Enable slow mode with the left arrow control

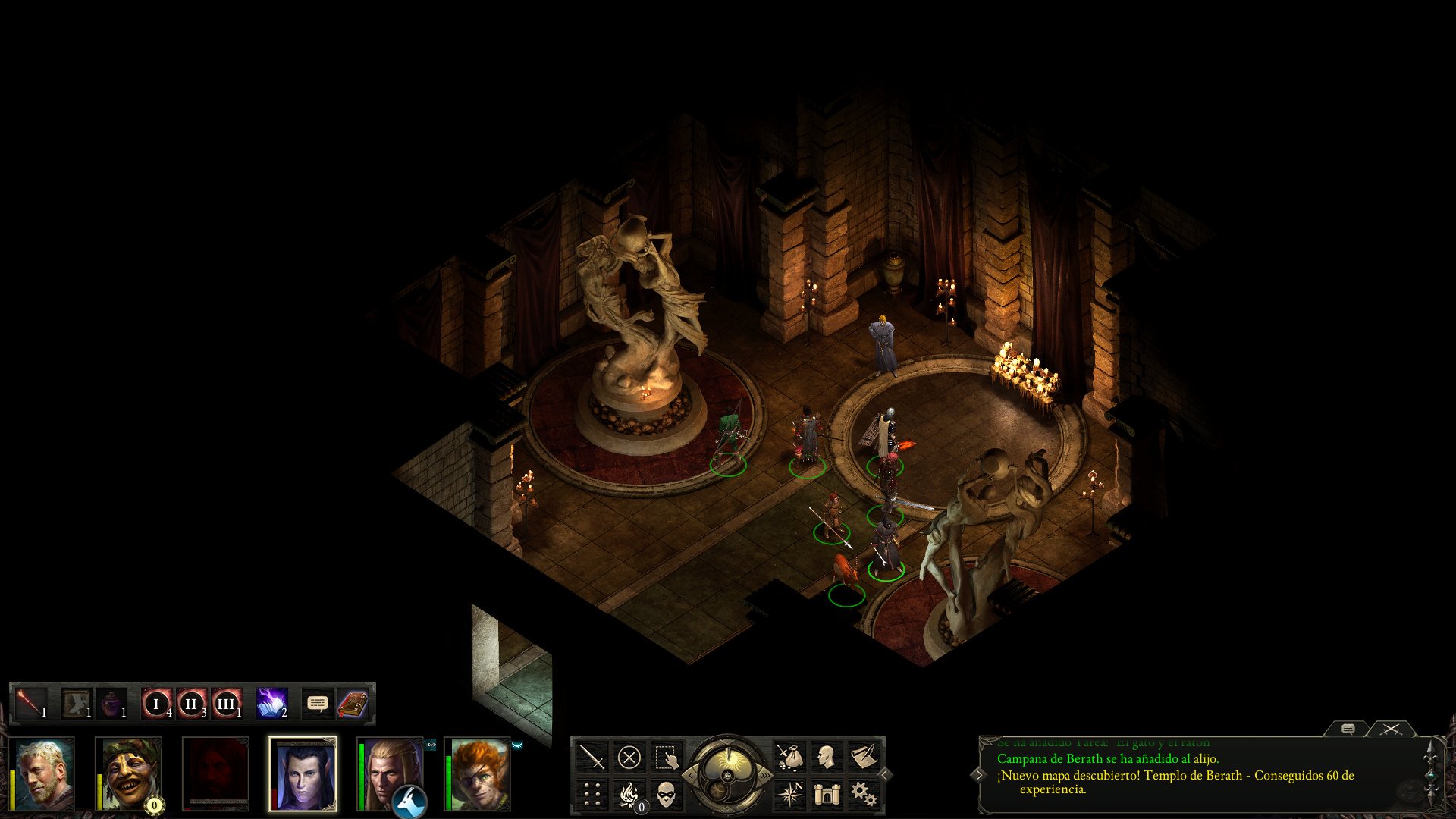click(691, 775)
